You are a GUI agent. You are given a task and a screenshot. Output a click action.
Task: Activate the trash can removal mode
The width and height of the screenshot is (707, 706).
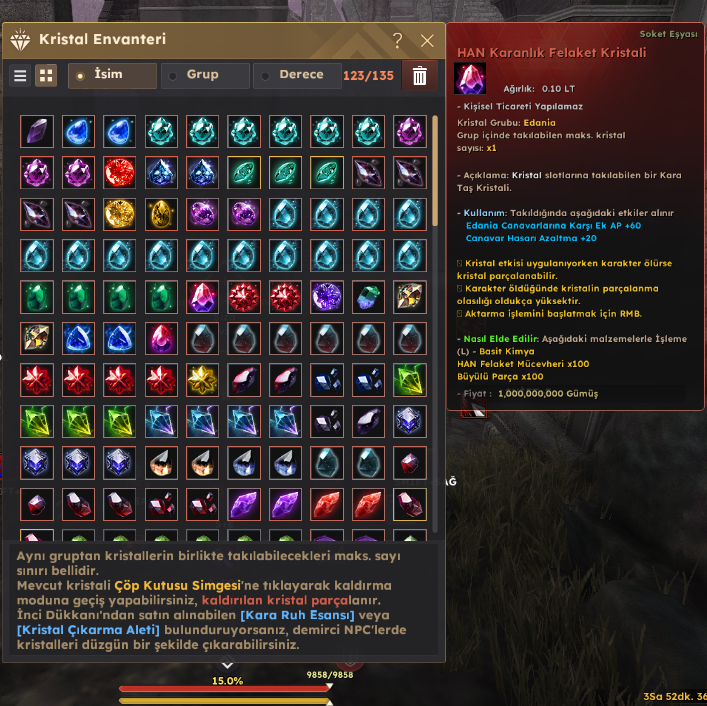pyautogui.click(x=420, y=76)
